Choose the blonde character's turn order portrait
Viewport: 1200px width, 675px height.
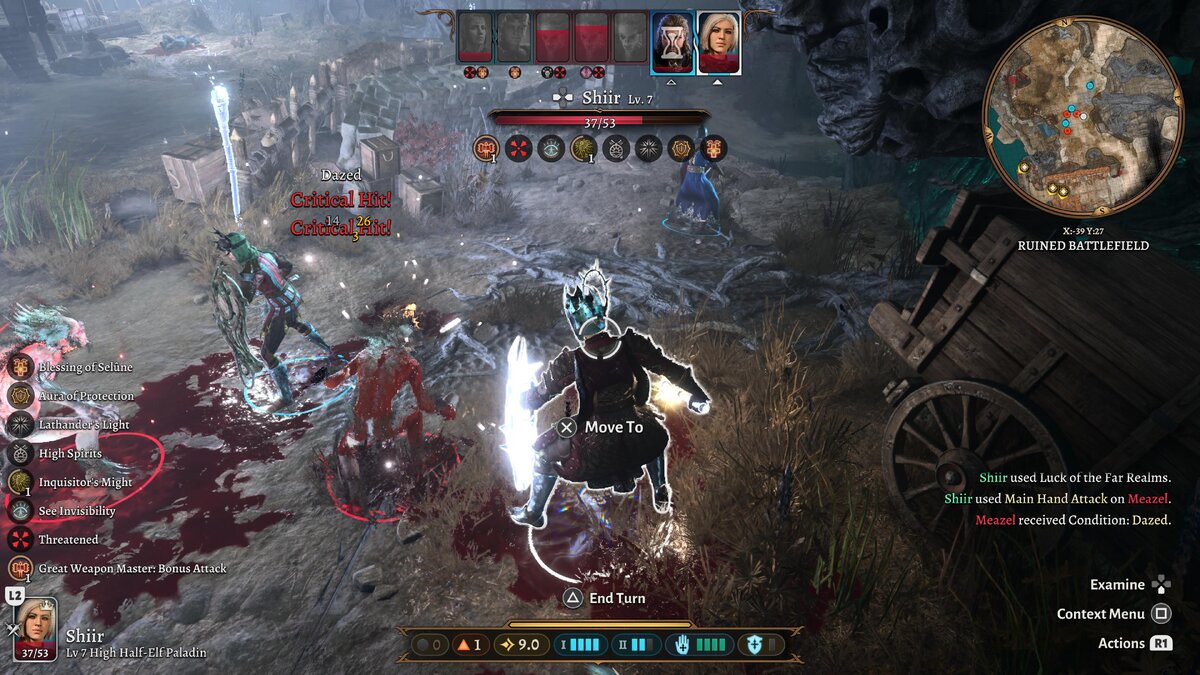[718, 42]
